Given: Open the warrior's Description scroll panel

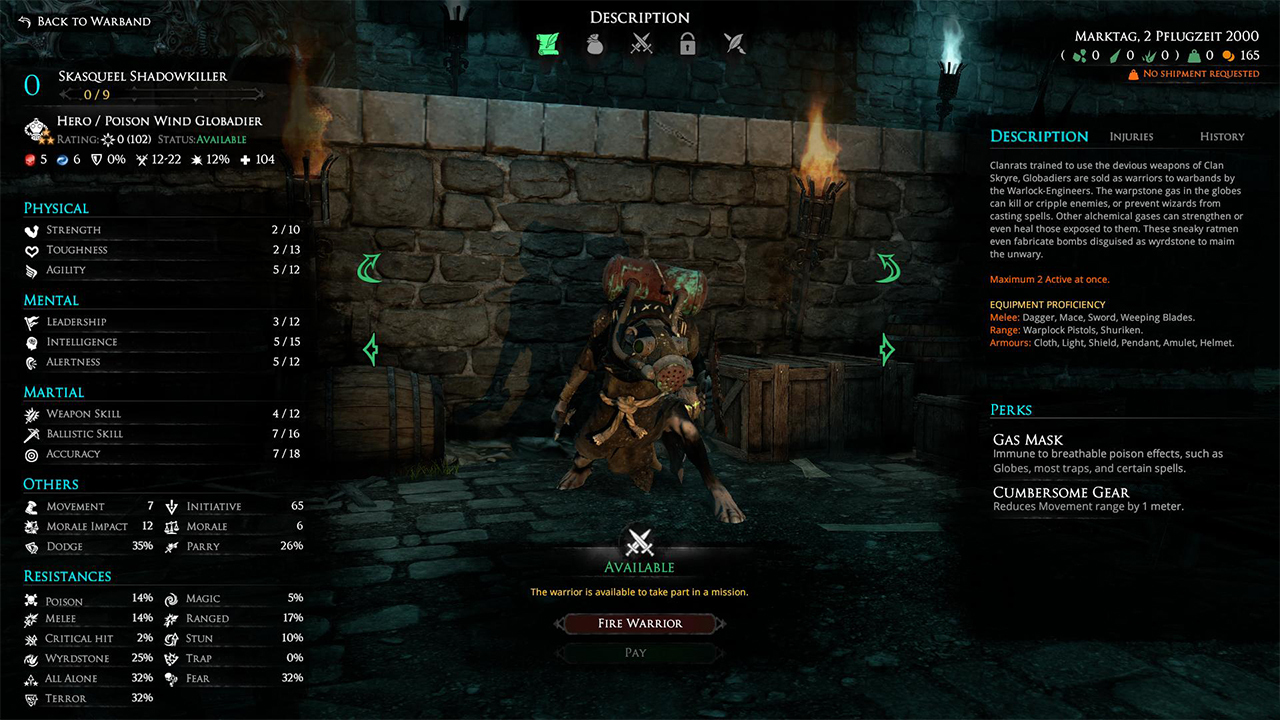Looking at the screenshot, I should click(x=547, y=44).
